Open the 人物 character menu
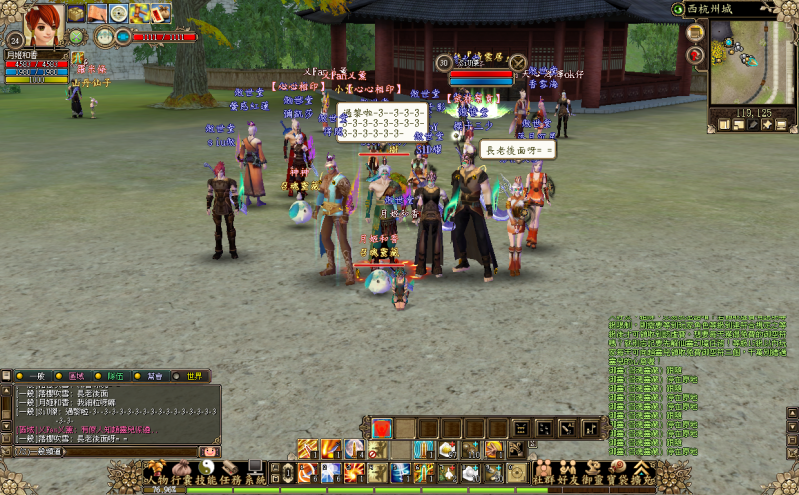799x495 pixels. [x=155, y=477]
